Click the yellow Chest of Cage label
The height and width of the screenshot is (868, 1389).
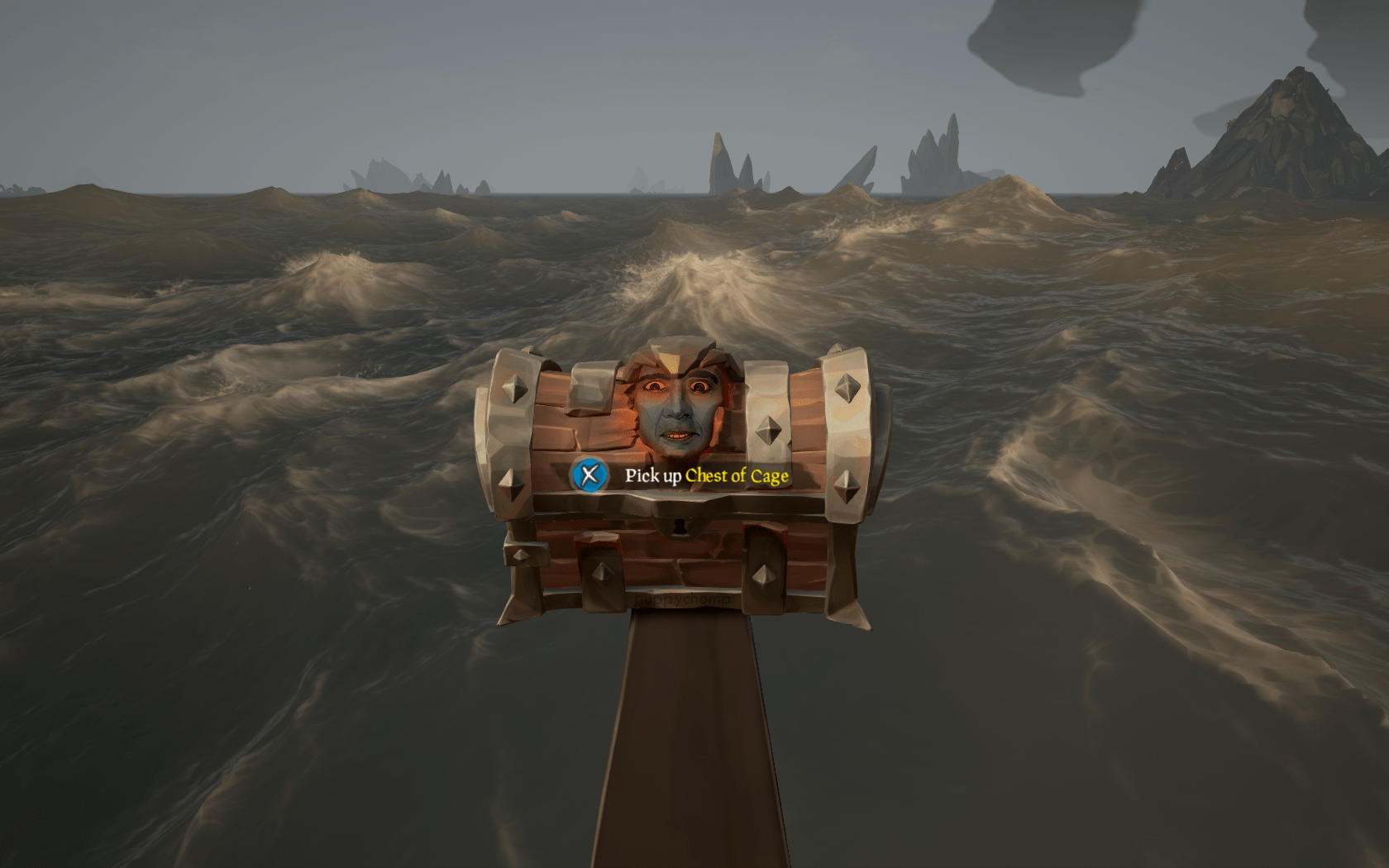point(735,476)
